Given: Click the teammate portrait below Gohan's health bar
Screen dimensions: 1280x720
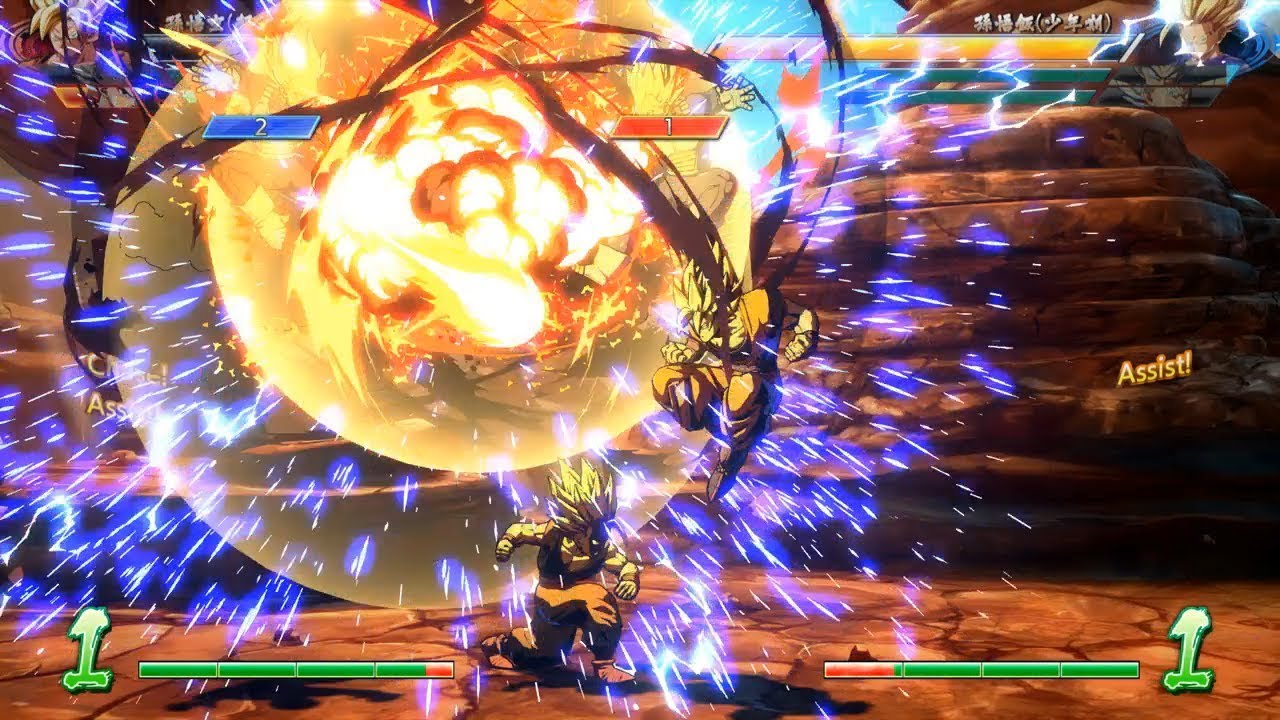Looking at the screenshot, I should (x=1160, y=75).
